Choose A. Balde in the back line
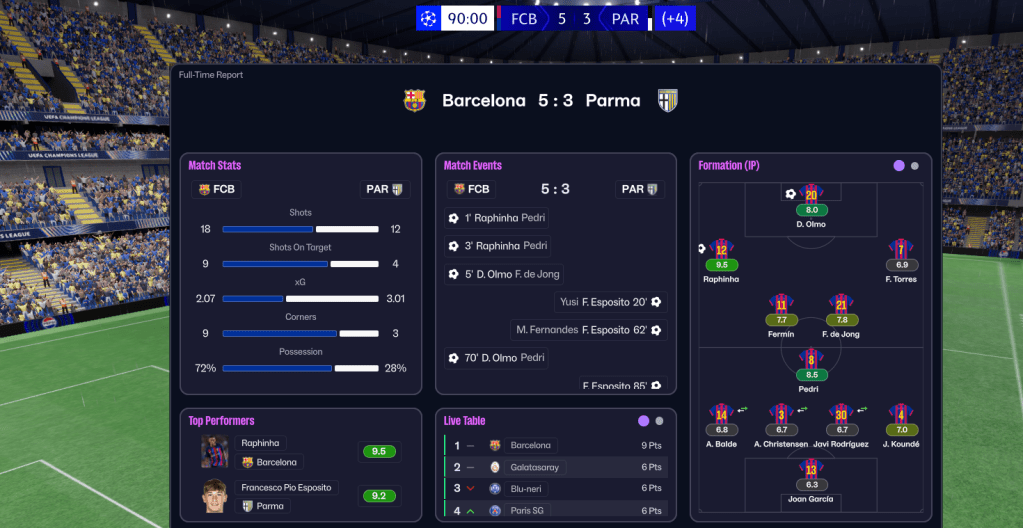The image size is (1023, 528). [x=721, y=415]
